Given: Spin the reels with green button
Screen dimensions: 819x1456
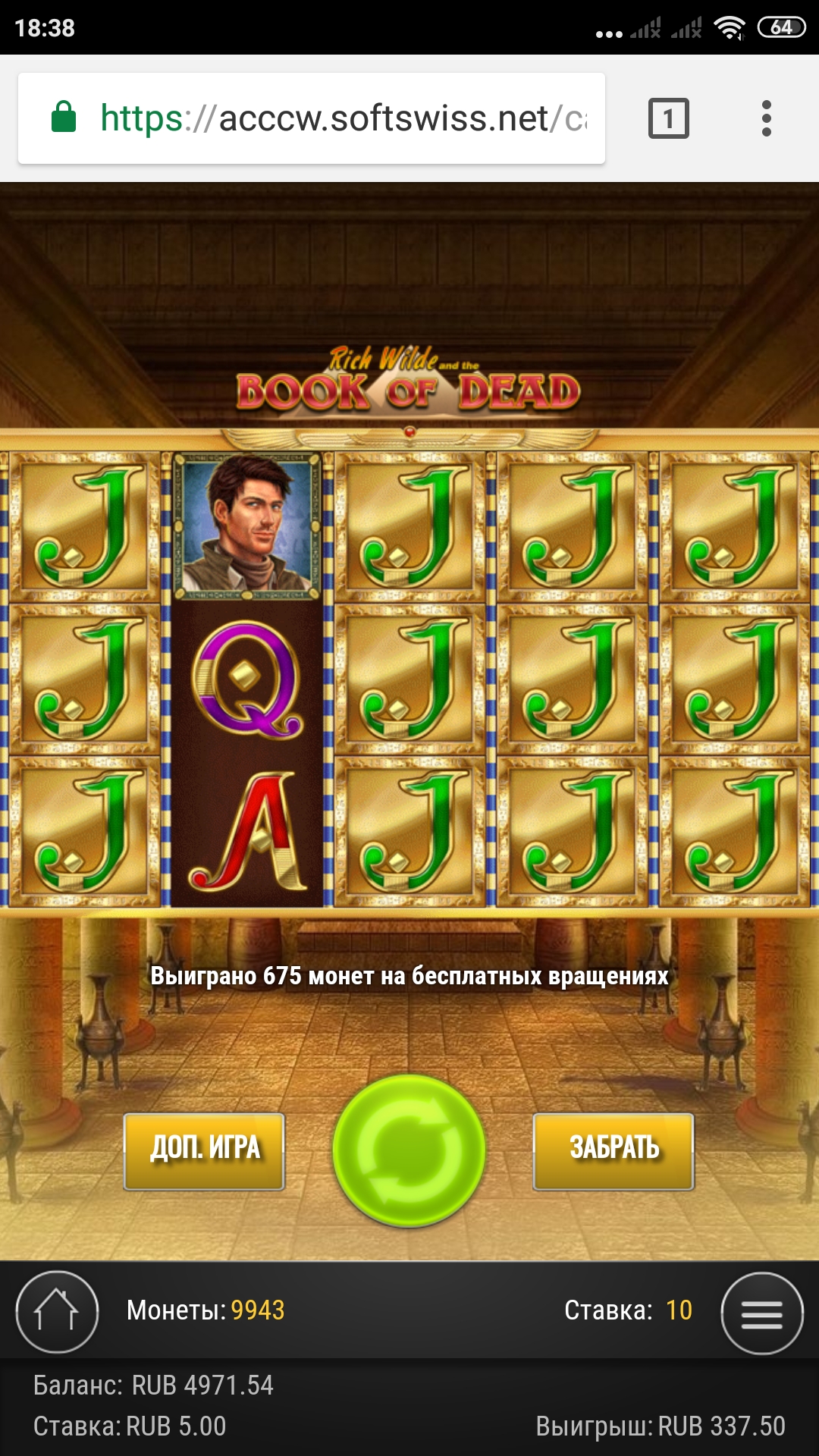Looking at the screenshot, I should (409, 1150).
